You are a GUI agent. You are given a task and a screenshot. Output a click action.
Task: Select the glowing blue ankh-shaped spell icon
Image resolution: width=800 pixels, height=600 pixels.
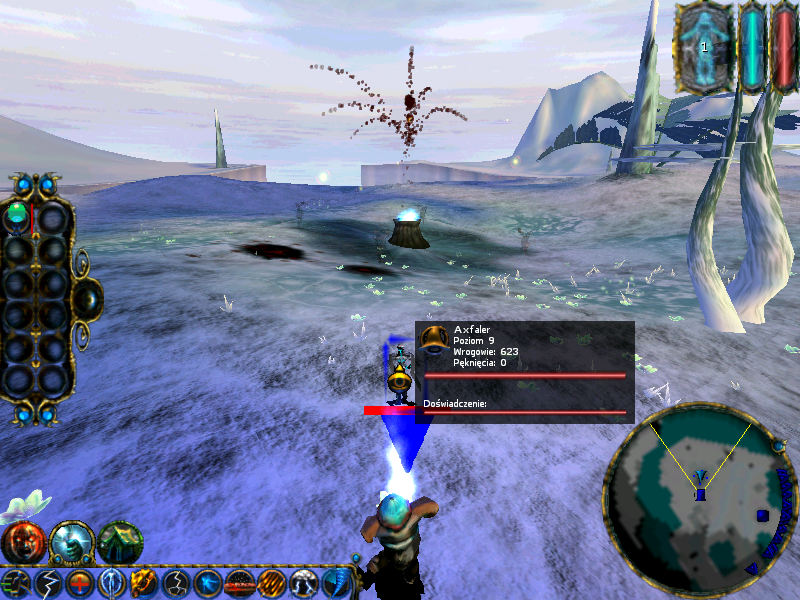[111, 583]
